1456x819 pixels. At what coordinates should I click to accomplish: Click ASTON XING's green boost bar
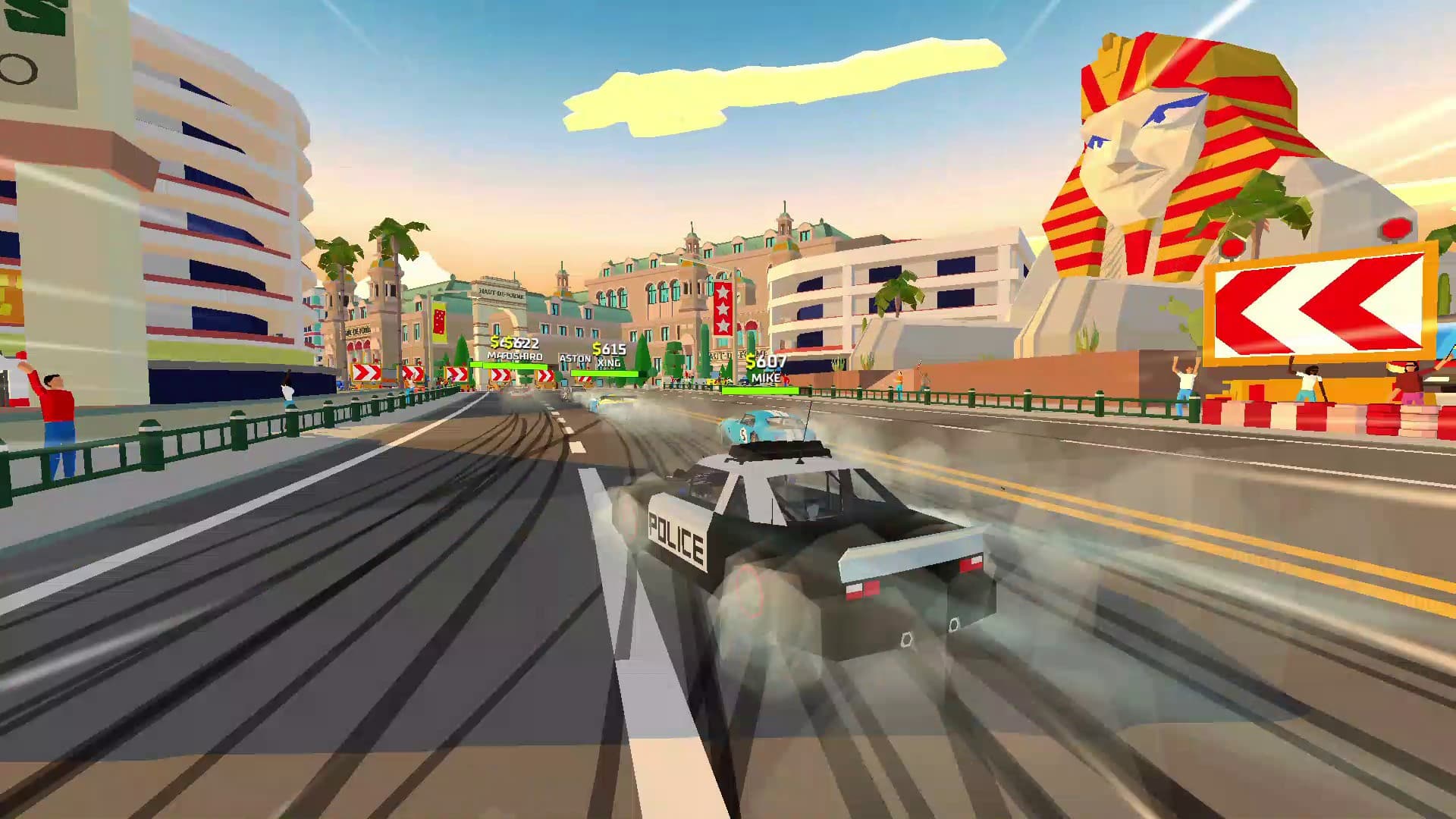click(604, 373)
